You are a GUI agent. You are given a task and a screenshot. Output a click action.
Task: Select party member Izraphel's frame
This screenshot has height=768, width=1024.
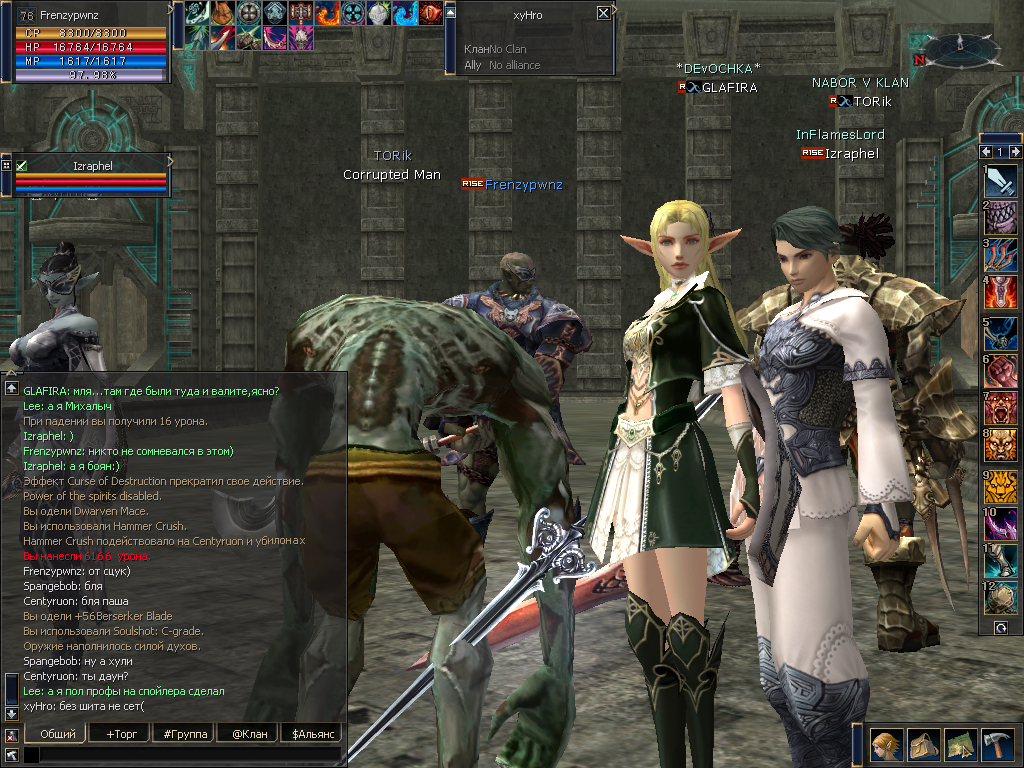coord(90,174)
